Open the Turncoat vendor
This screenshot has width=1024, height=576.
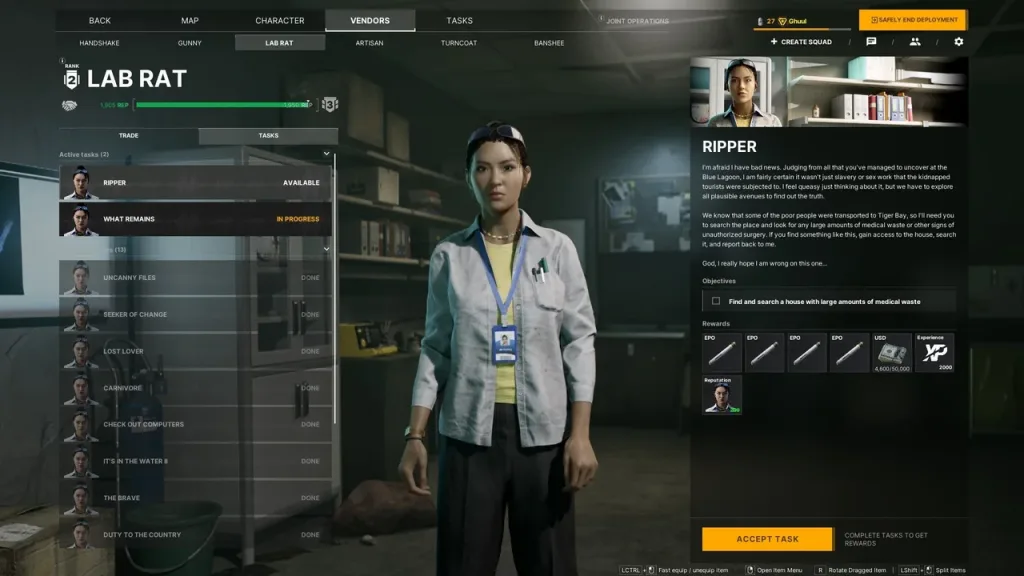point(459,43)
